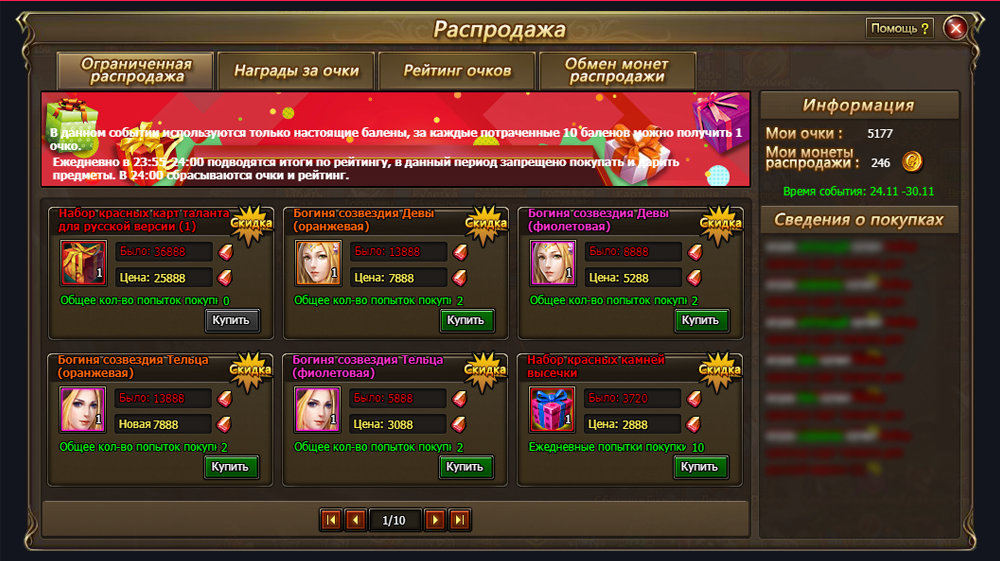Purchase the purple Taurus goddess
This screenshot has height=561, width=1000.
coord(467,466)
